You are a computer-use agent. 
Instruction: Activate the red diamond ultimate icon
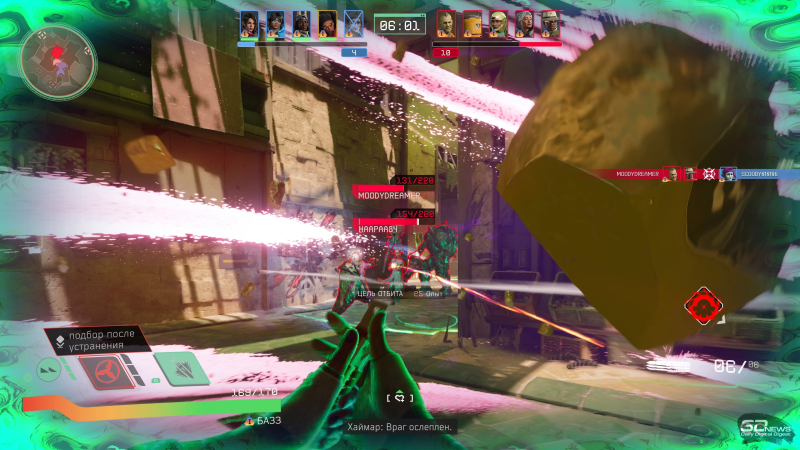pos(703,304)
